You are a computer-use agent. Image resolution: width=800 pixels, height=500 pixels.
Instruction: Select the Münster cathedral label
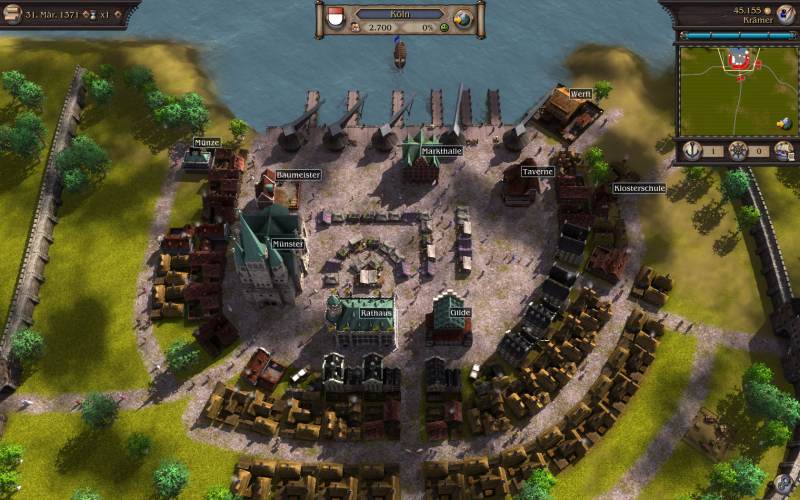287,243
